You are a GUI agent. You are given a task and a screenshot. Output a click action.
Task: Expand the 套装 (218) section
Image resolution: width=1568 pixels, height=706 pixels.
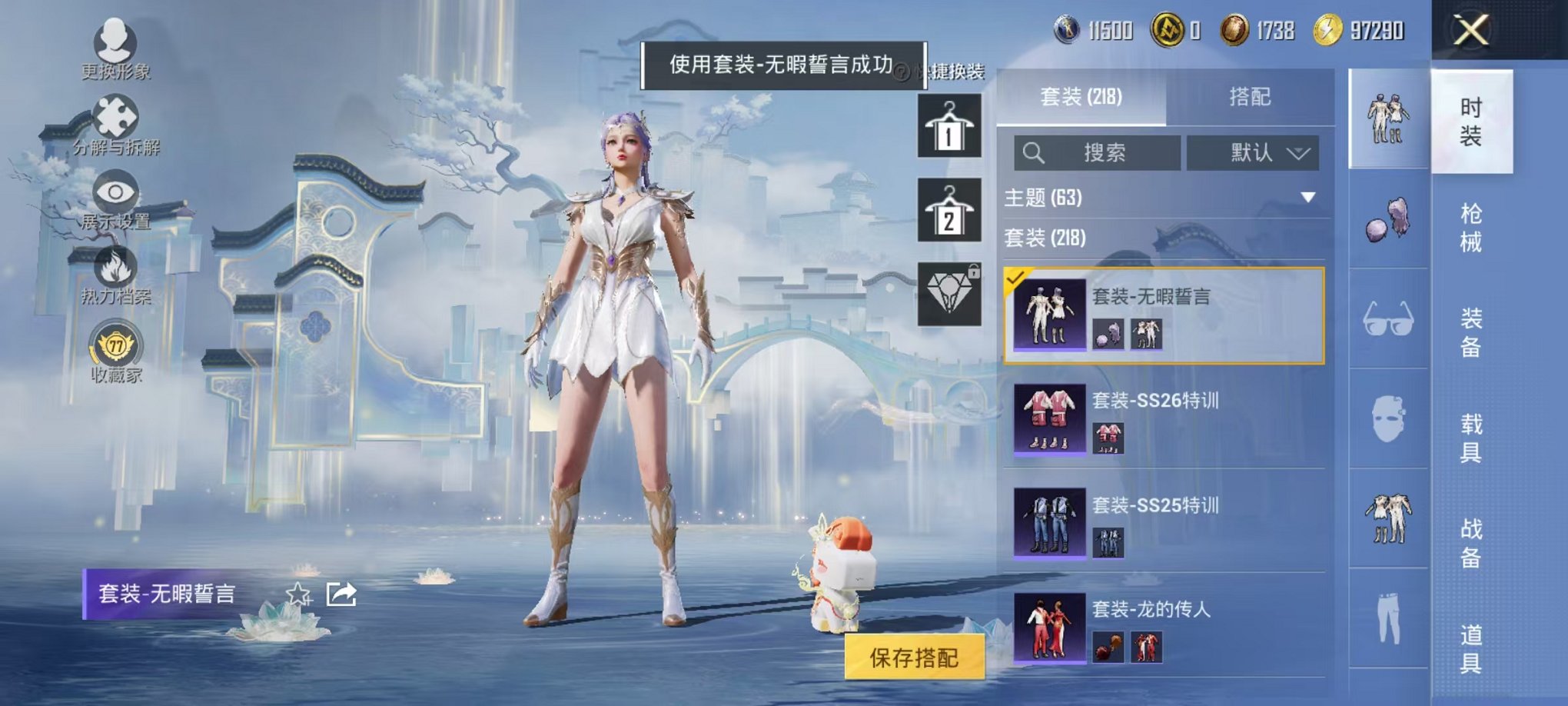[x=1076, y=239]
